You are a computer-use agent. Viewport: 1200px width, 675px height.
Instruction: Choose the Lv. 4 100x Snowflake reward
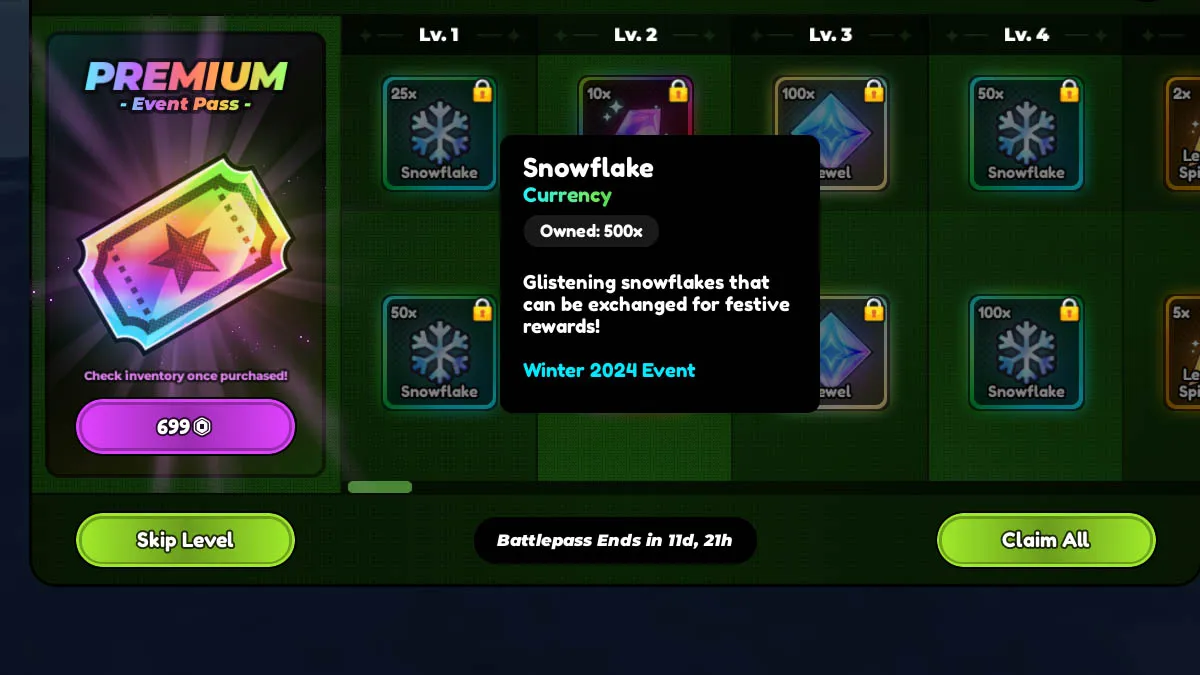(x=1026, y=352)
